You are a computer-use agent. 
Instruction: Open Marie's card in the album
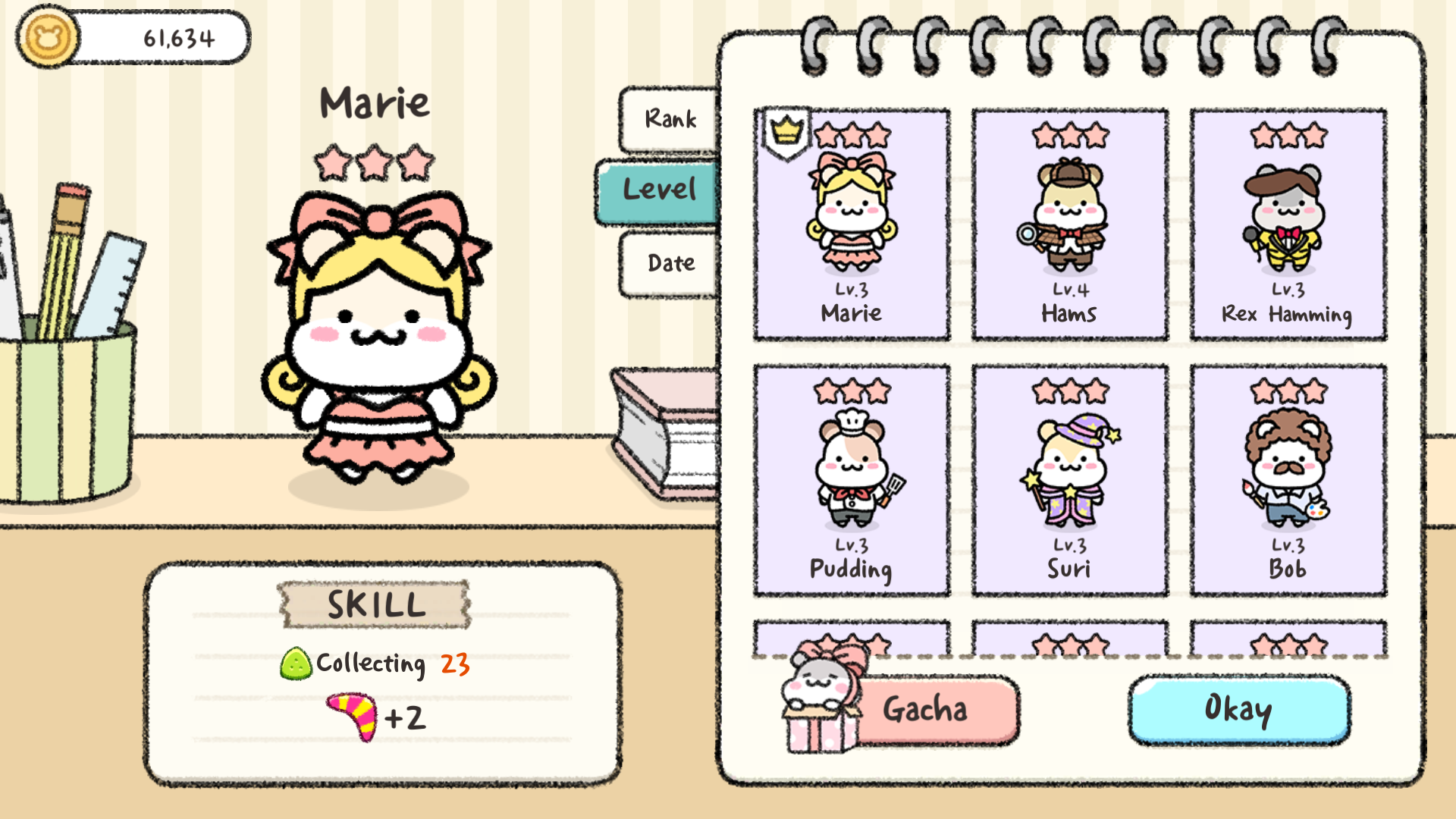pyautogui.click(x=851, y=224)
